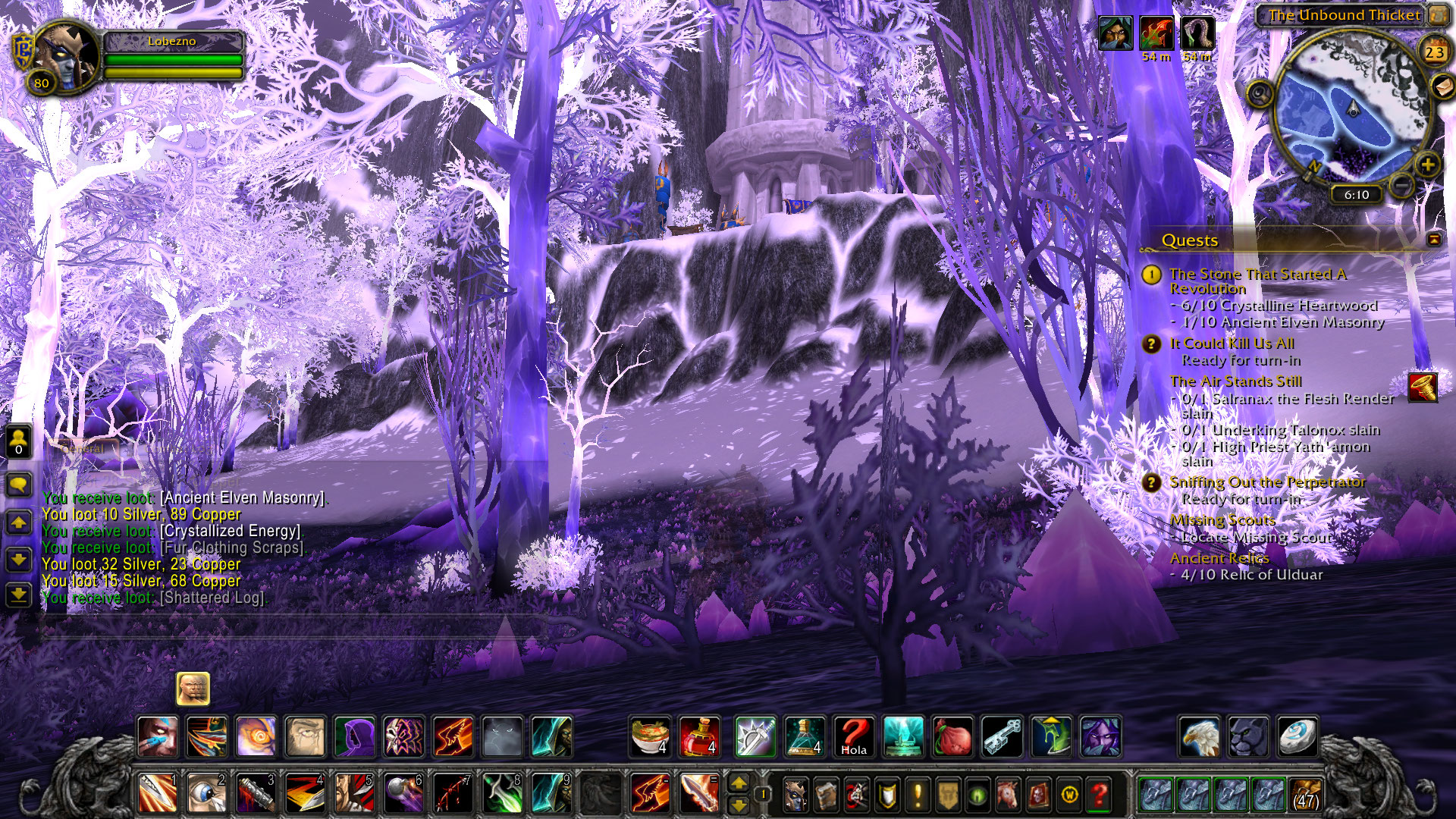Toggle the minimap tracking magnifier button
Viewport: 1456px width, 819px height.
point(1260,94)
